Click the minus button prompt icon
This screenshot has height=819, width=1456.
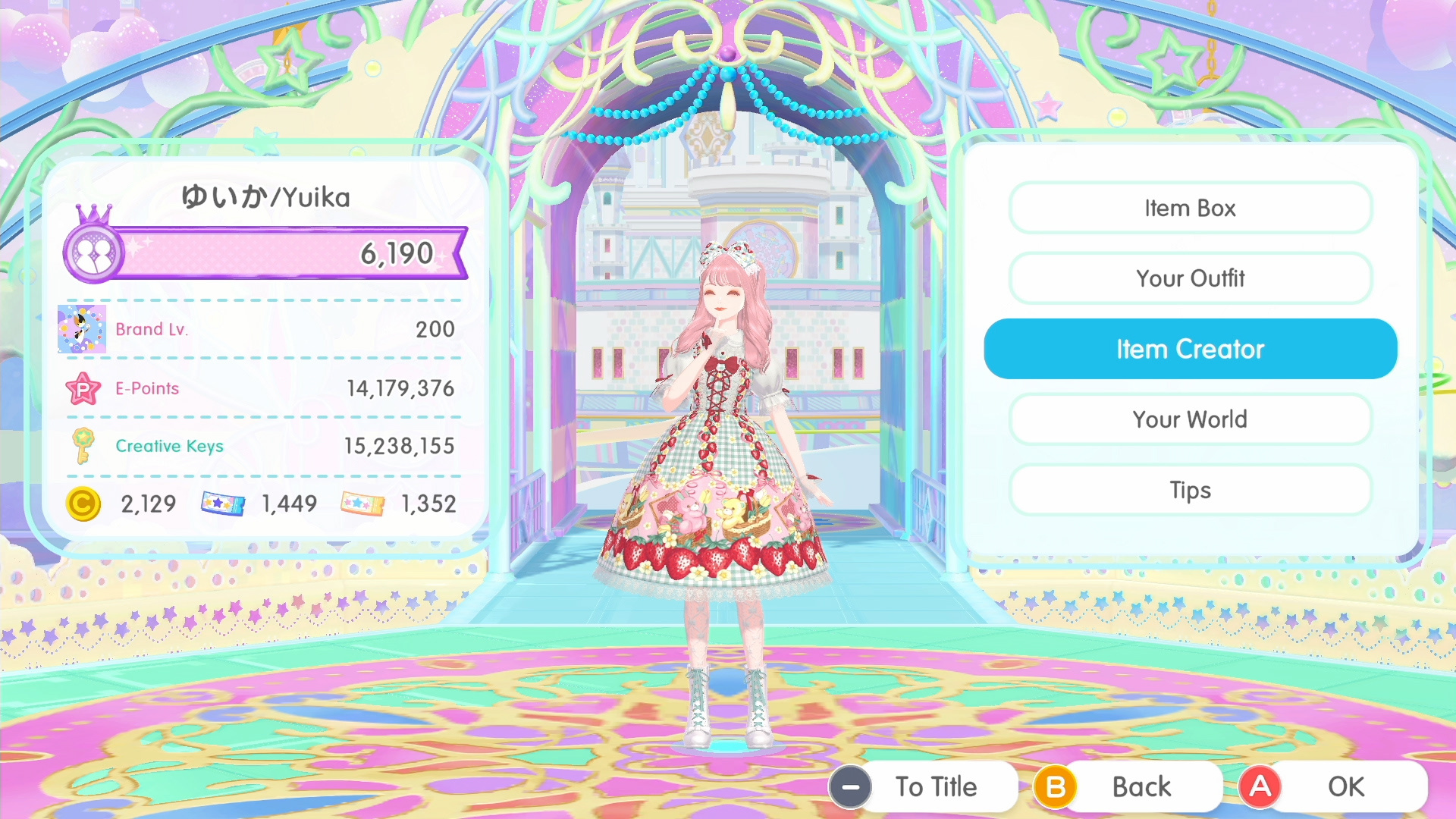pos(851,786)
